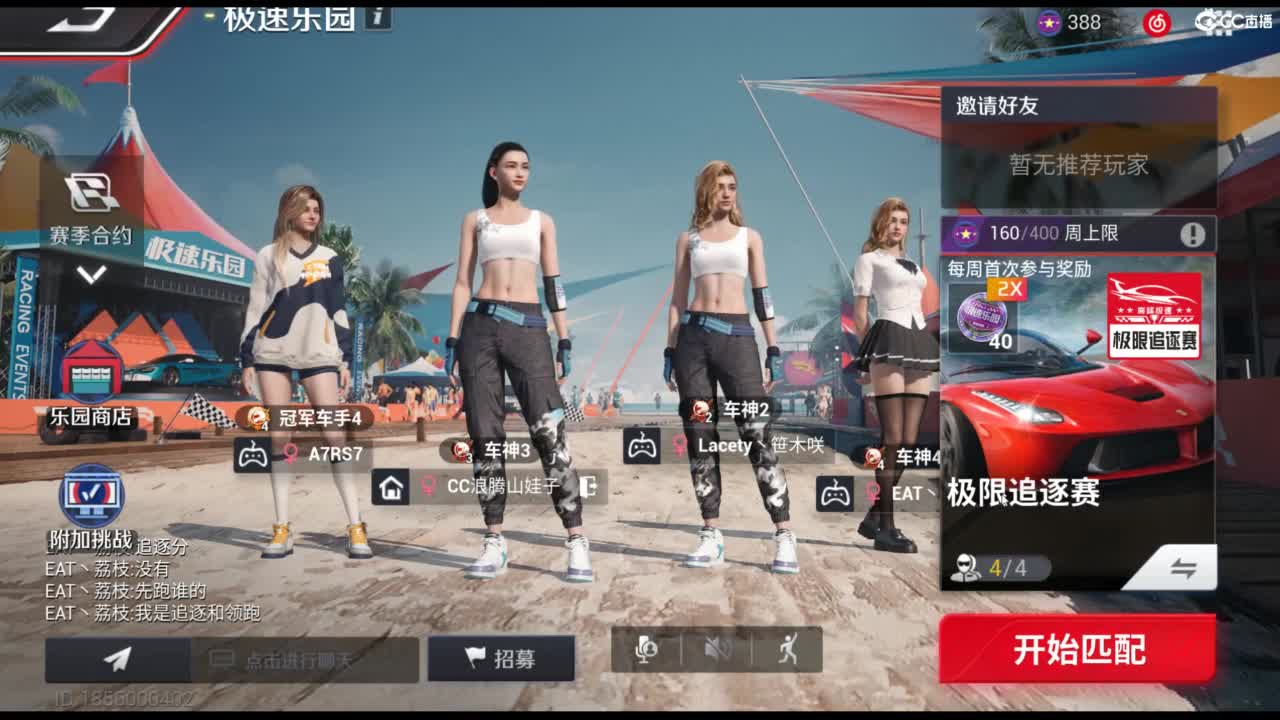Click the 160/400 weekly cap progress bar
Viewport: 1280px width, 720px height.
click(1060, 236)
